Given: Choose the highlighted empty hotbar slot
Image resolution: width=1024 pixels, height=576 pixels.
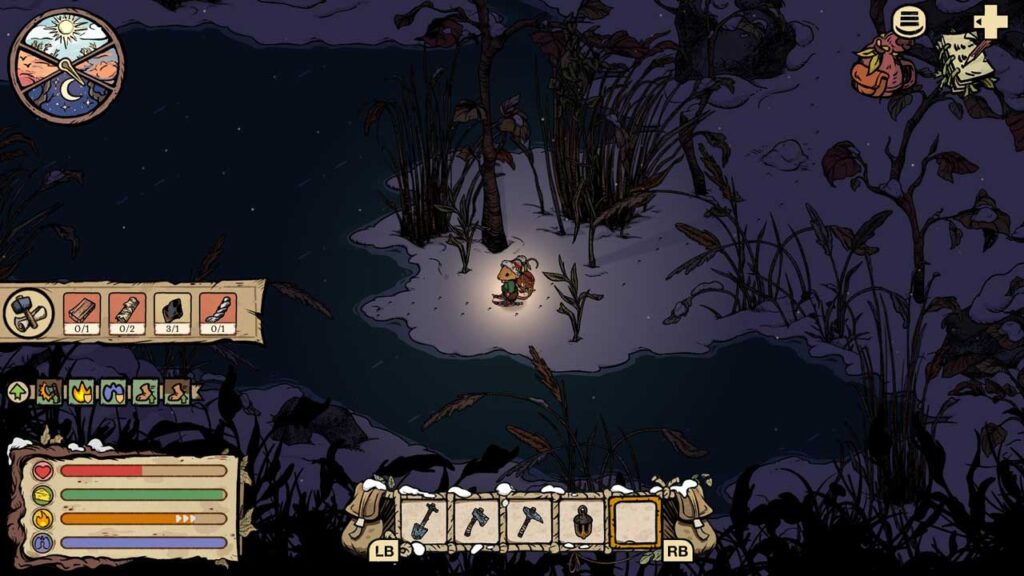Looking at the screenshot, I should tap(635, 521).
